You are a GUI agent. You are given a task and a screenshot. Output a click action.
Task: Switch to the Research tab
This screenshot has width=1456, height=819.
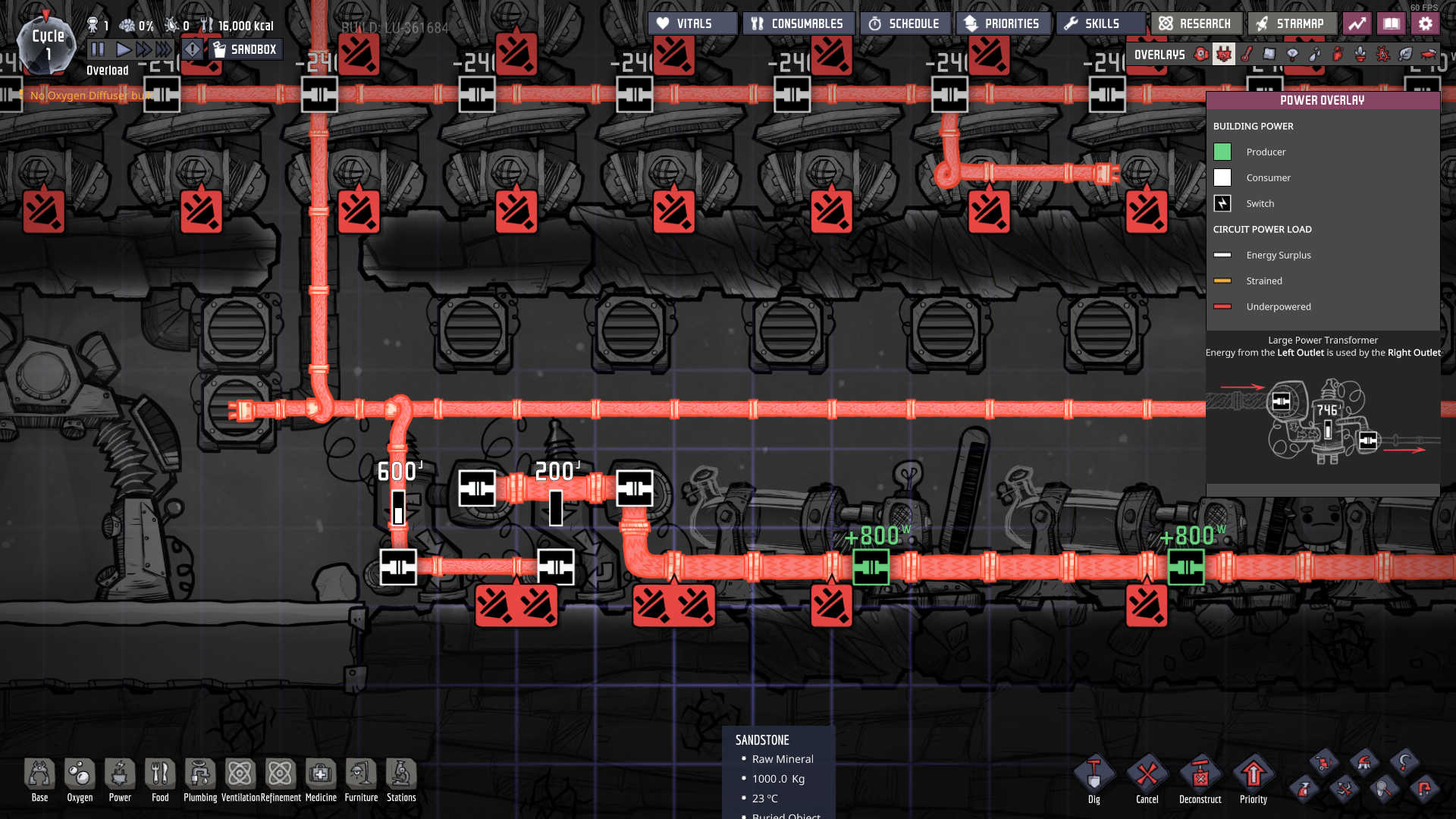pos(1197,23)
